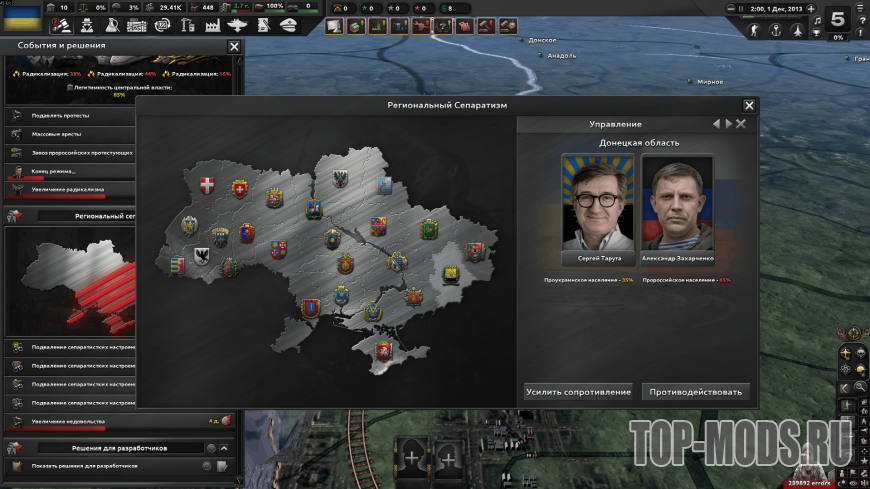Open the naval anchor map mode

776,29
